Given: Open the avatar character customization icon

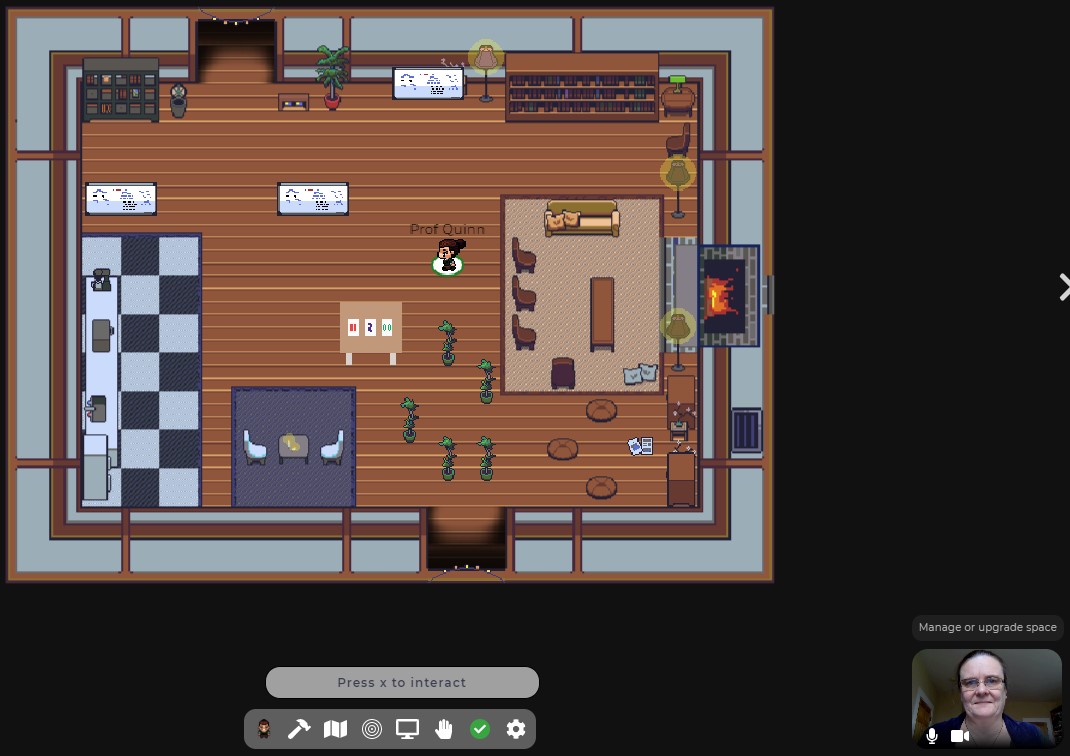Looking at the screenshot, I should pos(264,729).
